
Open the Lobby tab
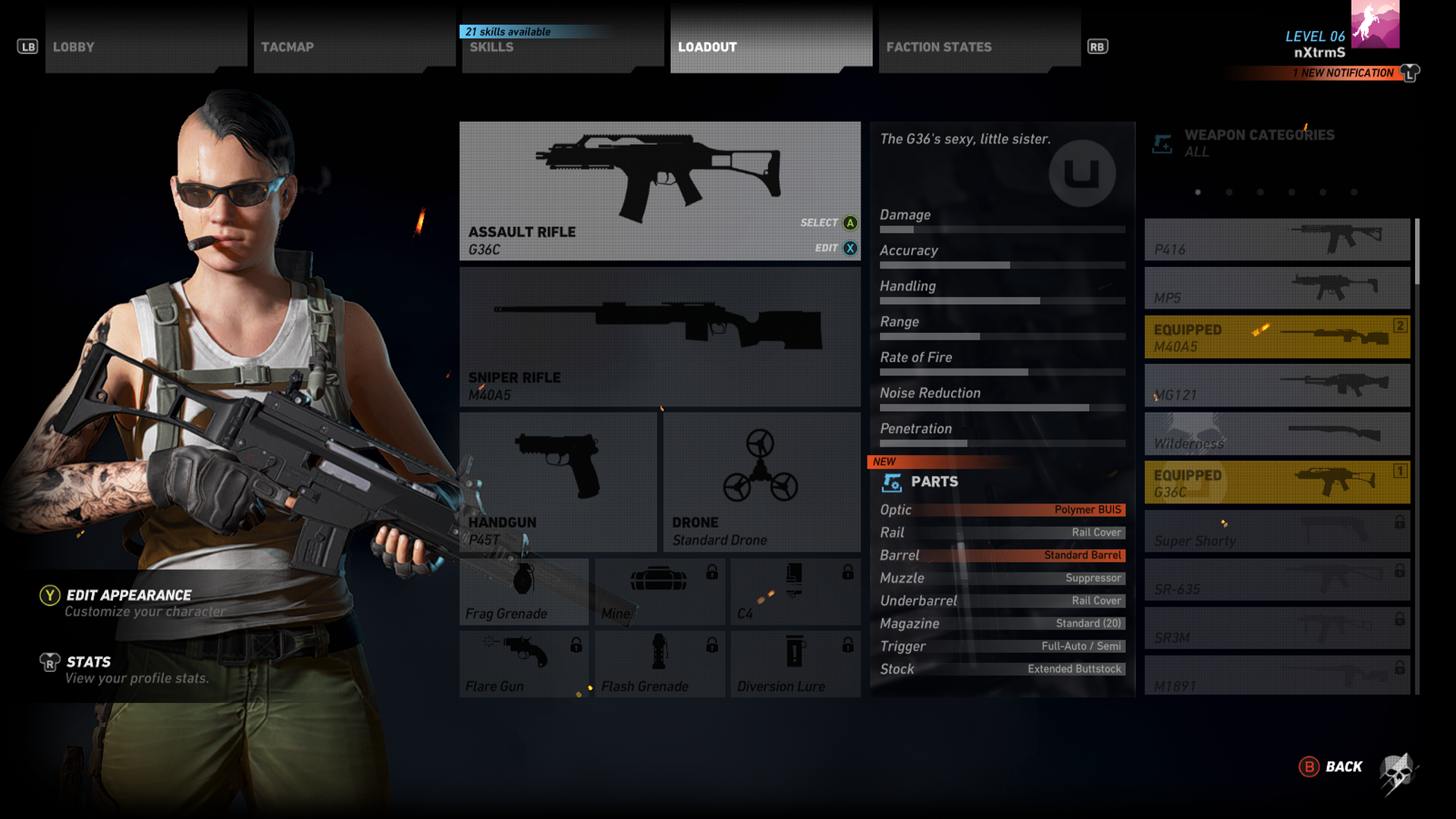(x=144, y=47)
